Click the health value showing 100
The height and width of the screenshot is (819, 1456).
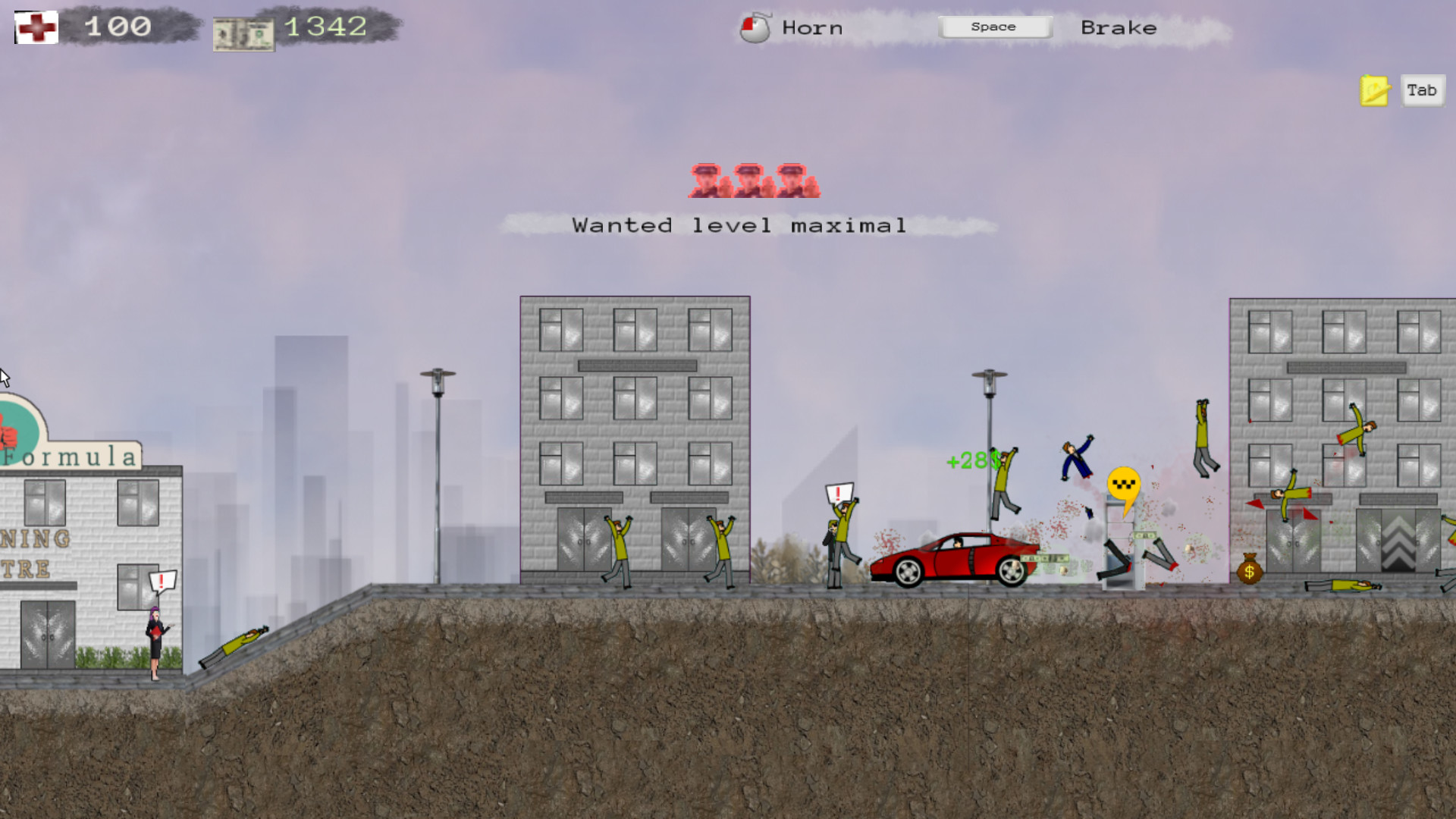(118, 26)
